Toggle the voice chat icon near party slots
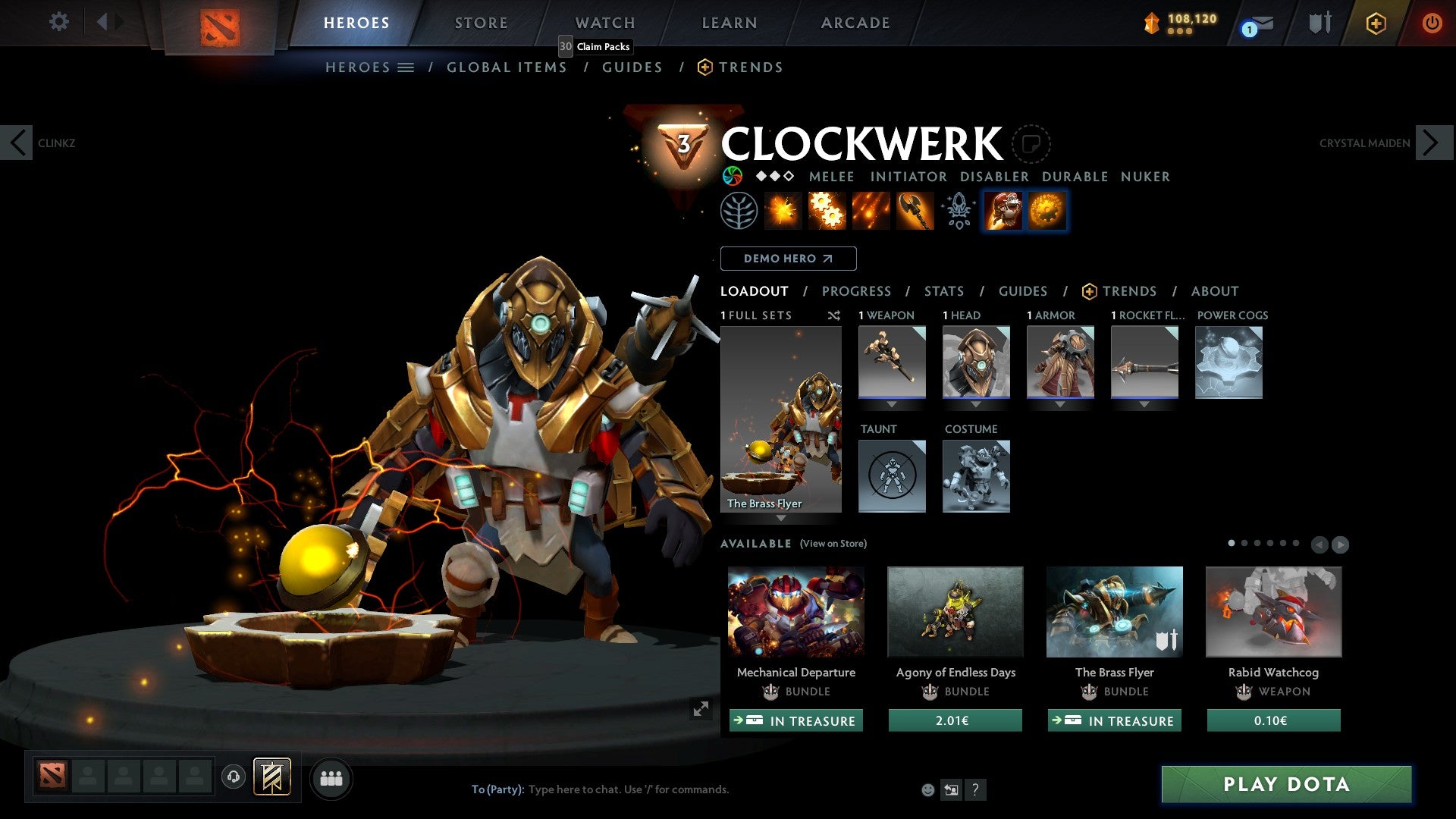 tap(234, 778)
